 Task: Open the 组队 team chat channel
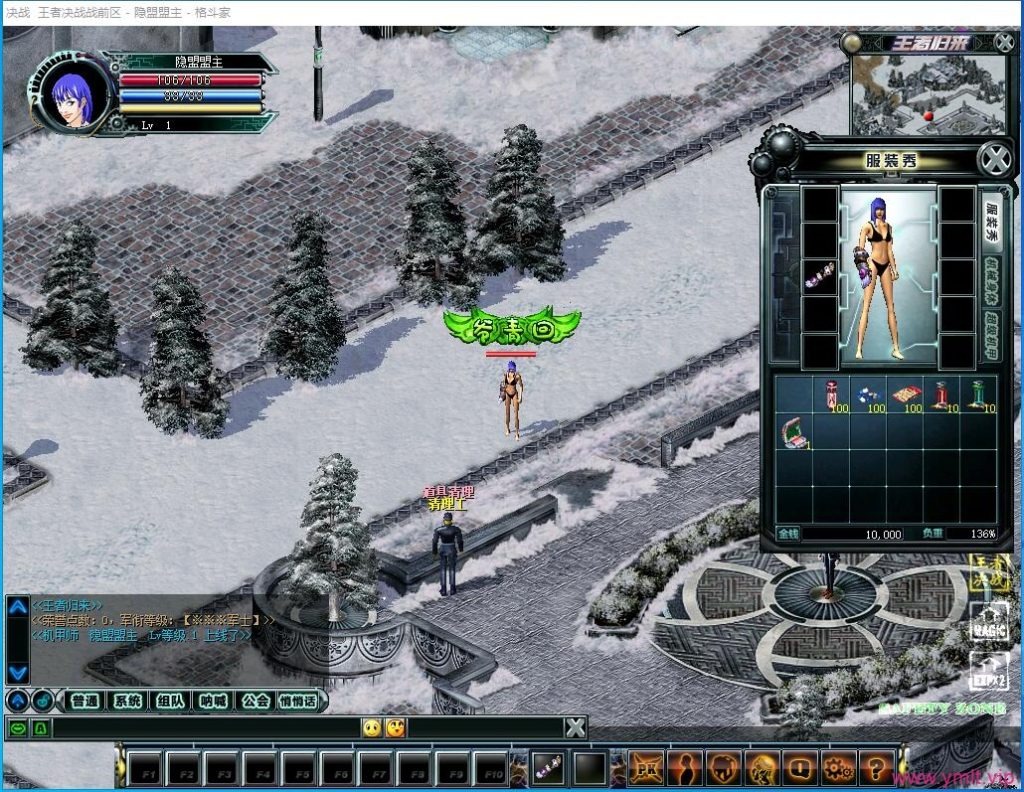coord(170,701)
